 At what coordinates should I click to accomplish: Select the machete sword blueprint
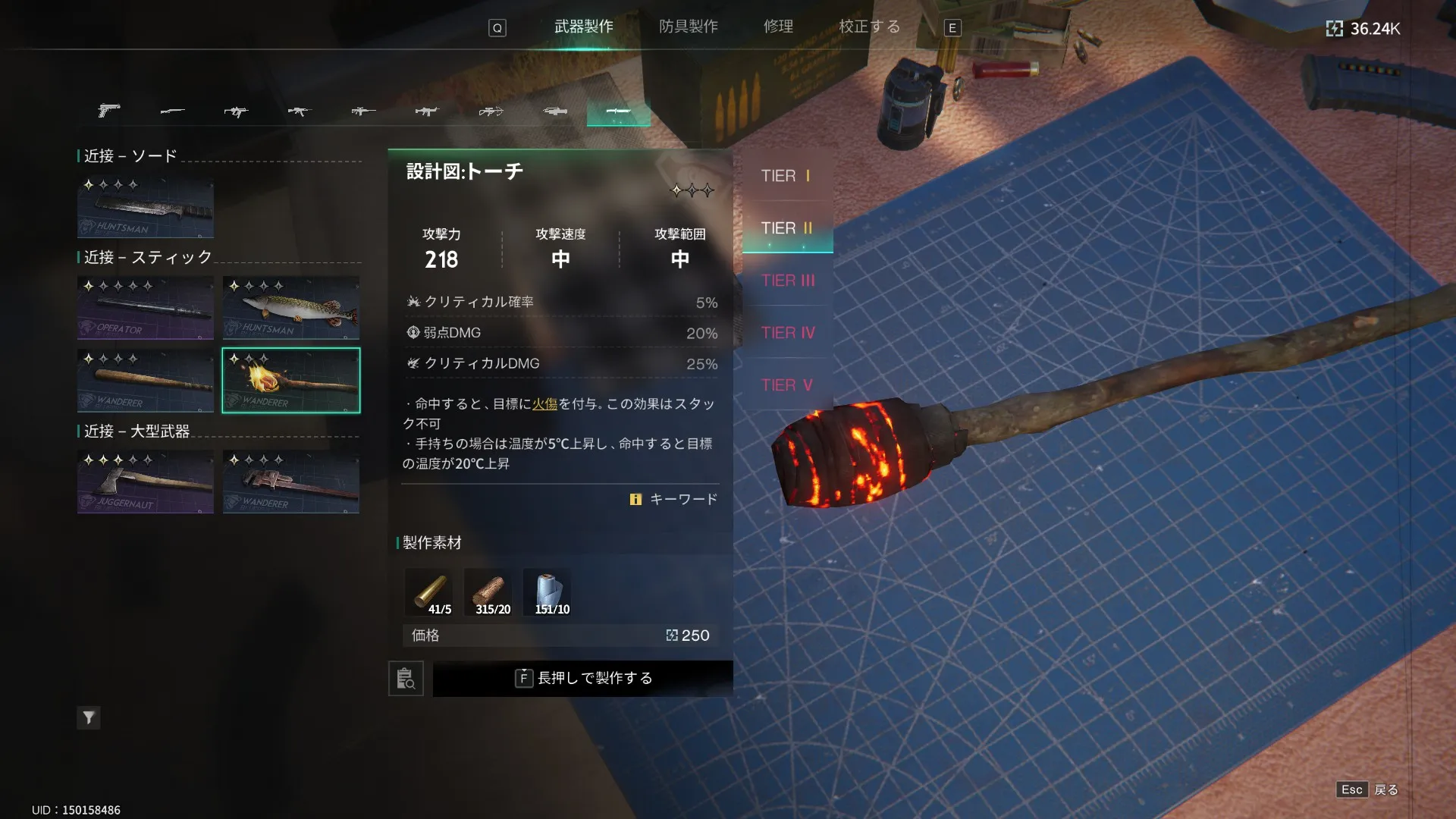coord(146,208)
